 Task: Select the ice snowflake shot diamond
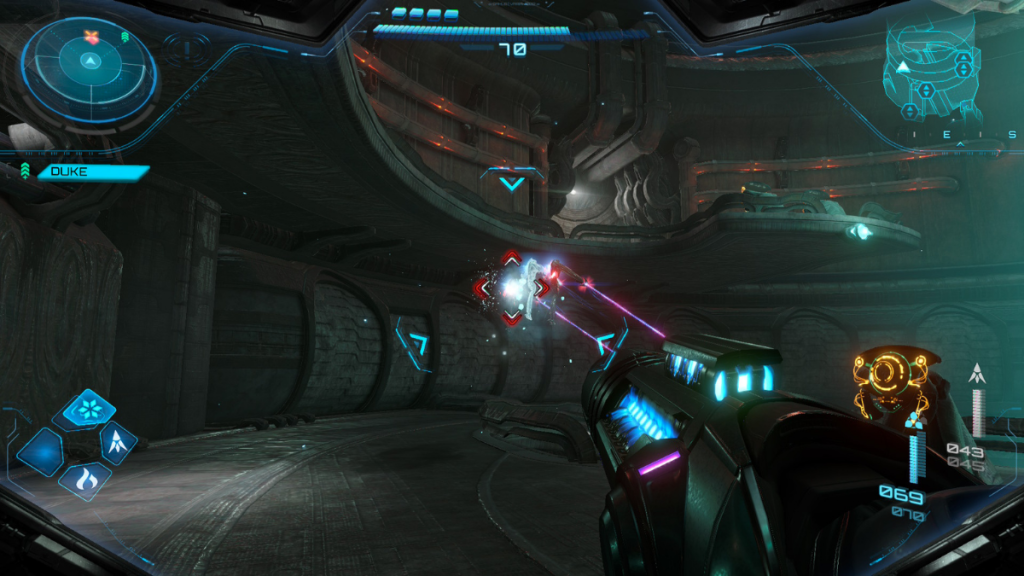click(83, 410)
